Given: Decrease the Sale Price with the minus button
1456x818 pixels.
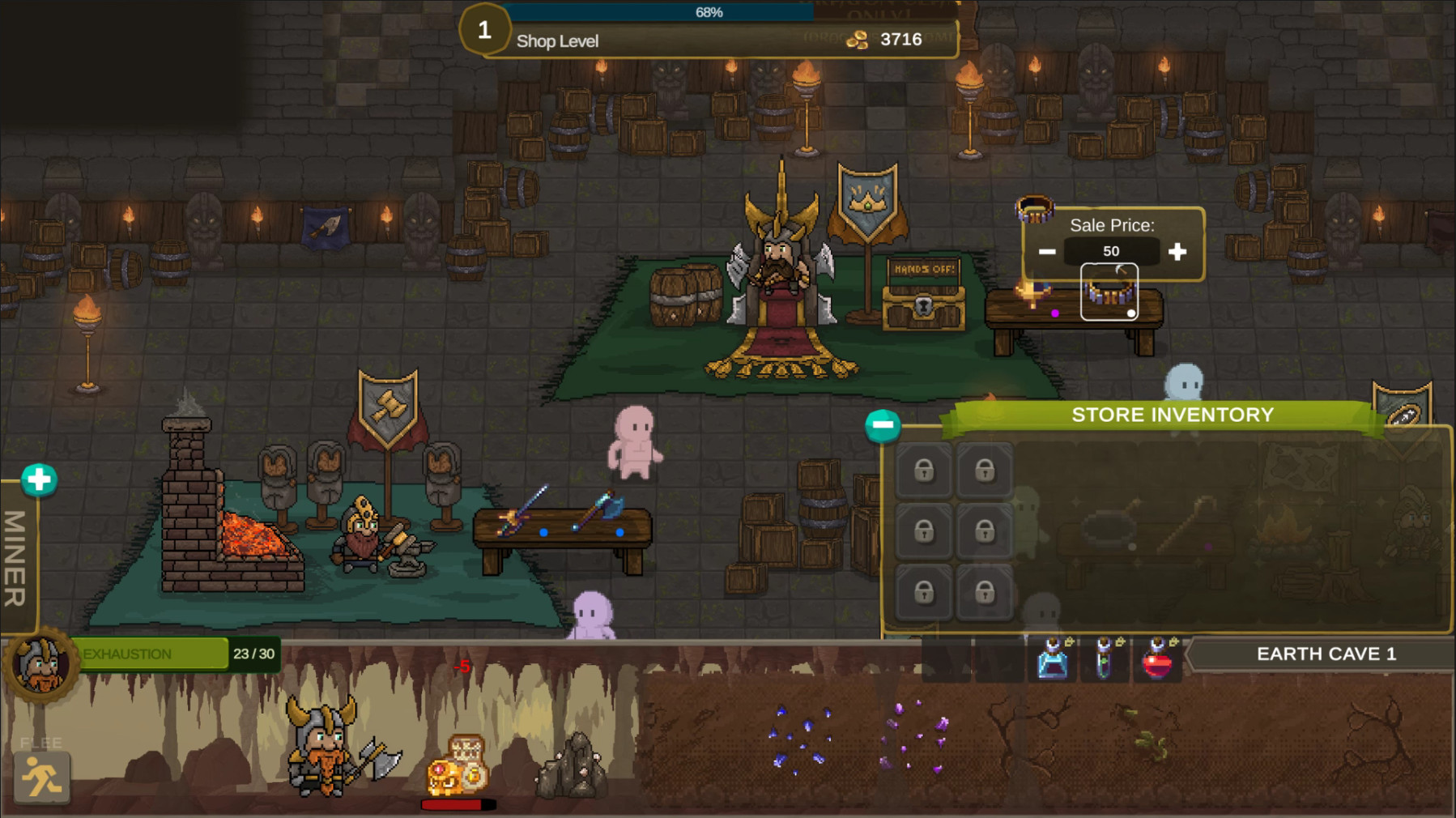Looking at the screenshot, I should click(x=1047, y=251).
